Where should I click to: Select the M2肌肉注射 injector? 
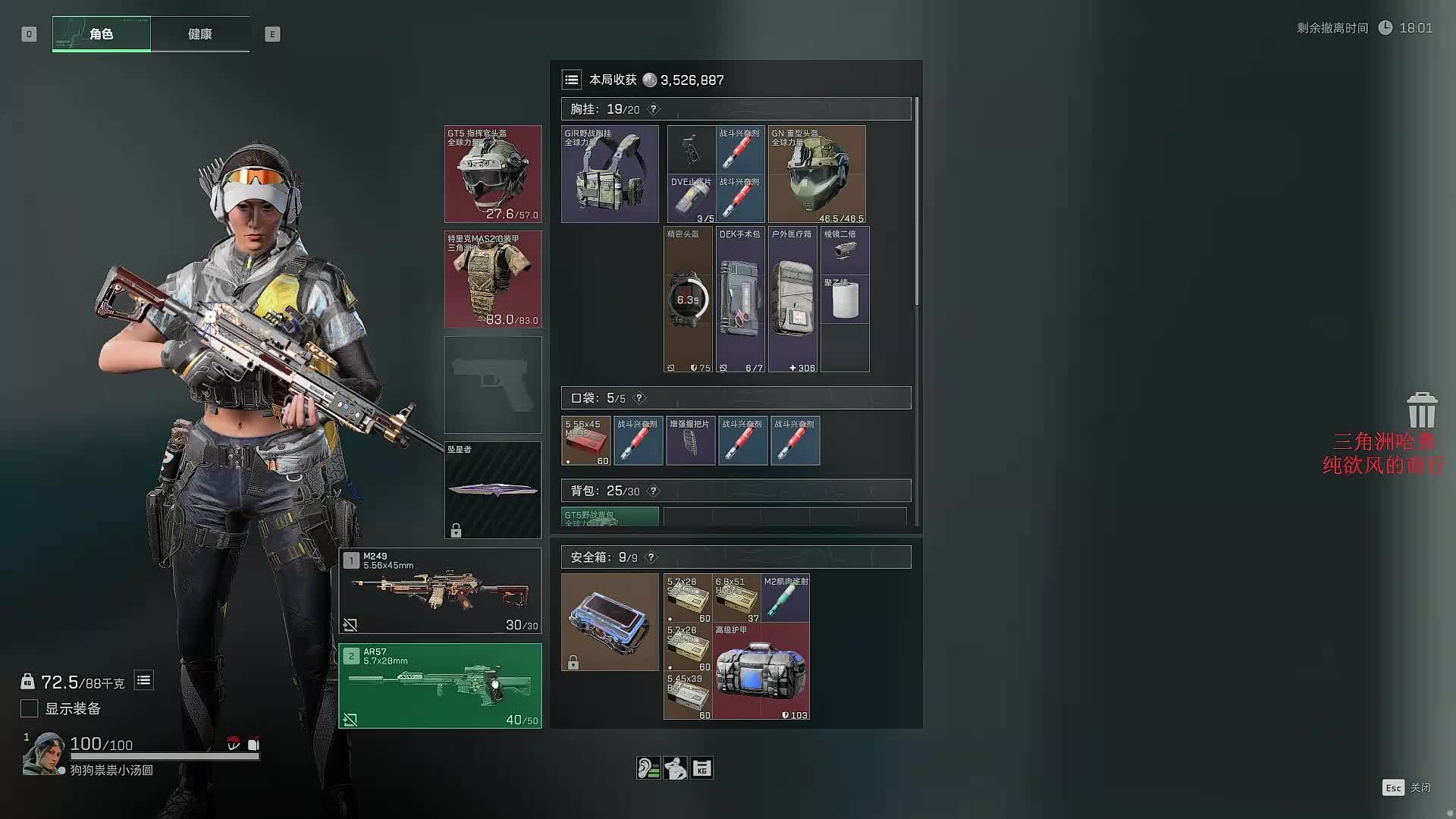pos(786,598)
